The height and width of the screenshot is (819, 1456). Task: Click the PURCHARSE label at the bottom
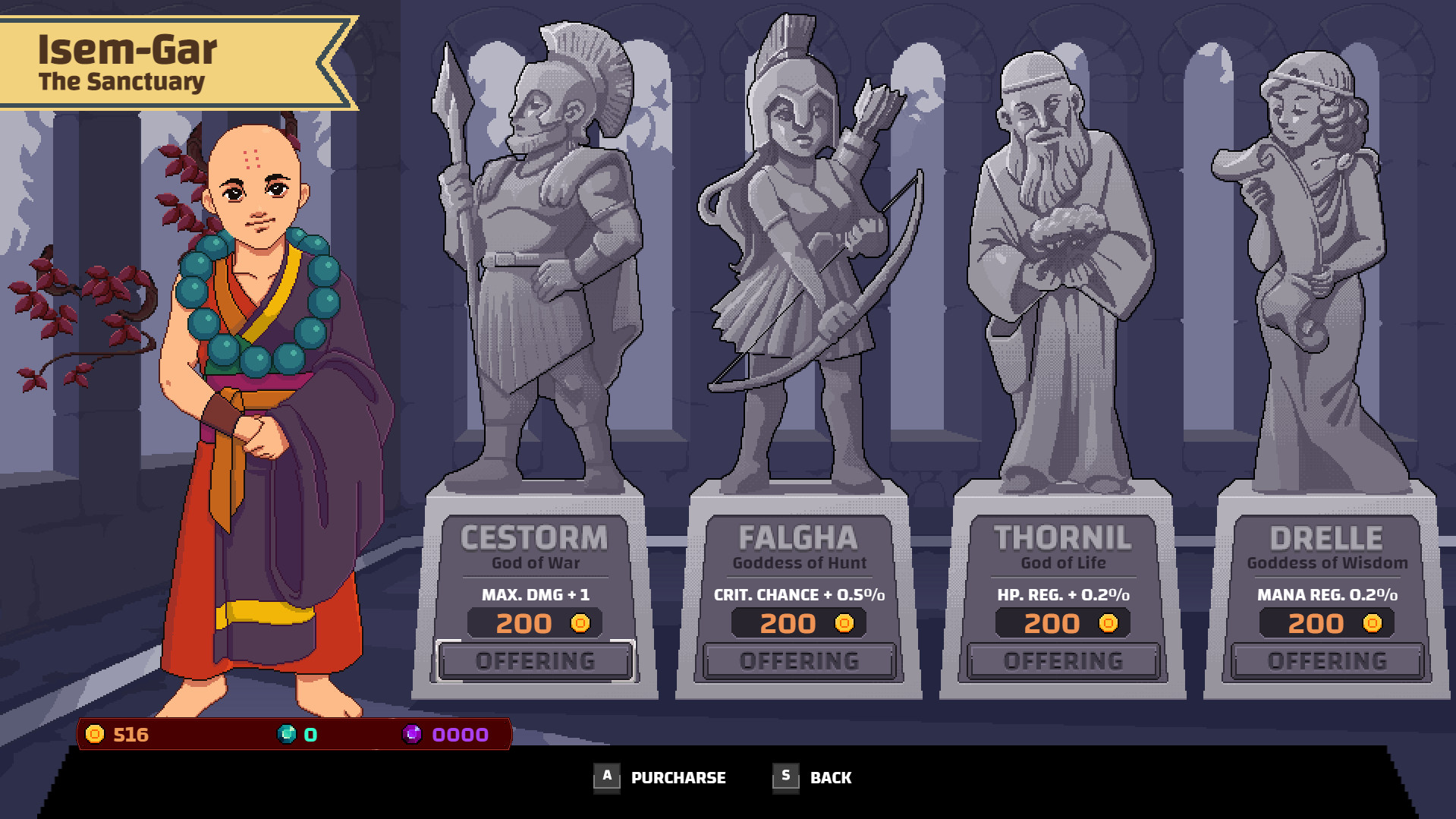click(679, 777)
